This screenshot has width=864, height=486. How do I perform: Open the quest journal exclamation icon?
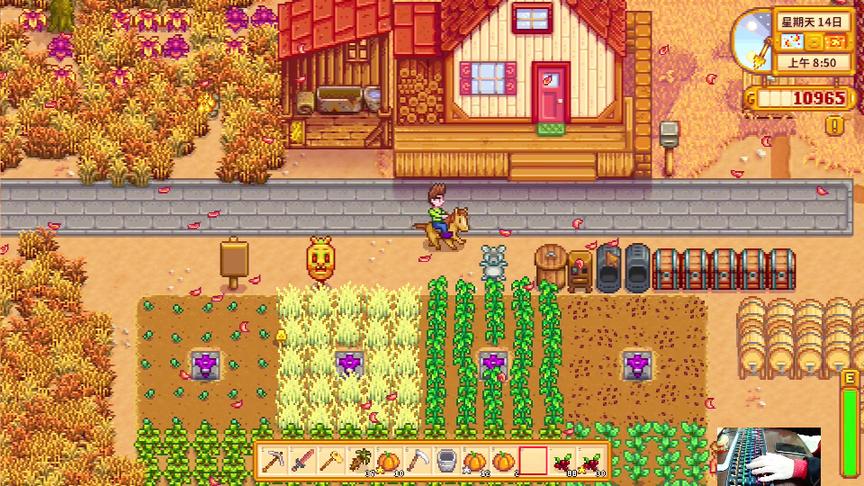834,125
